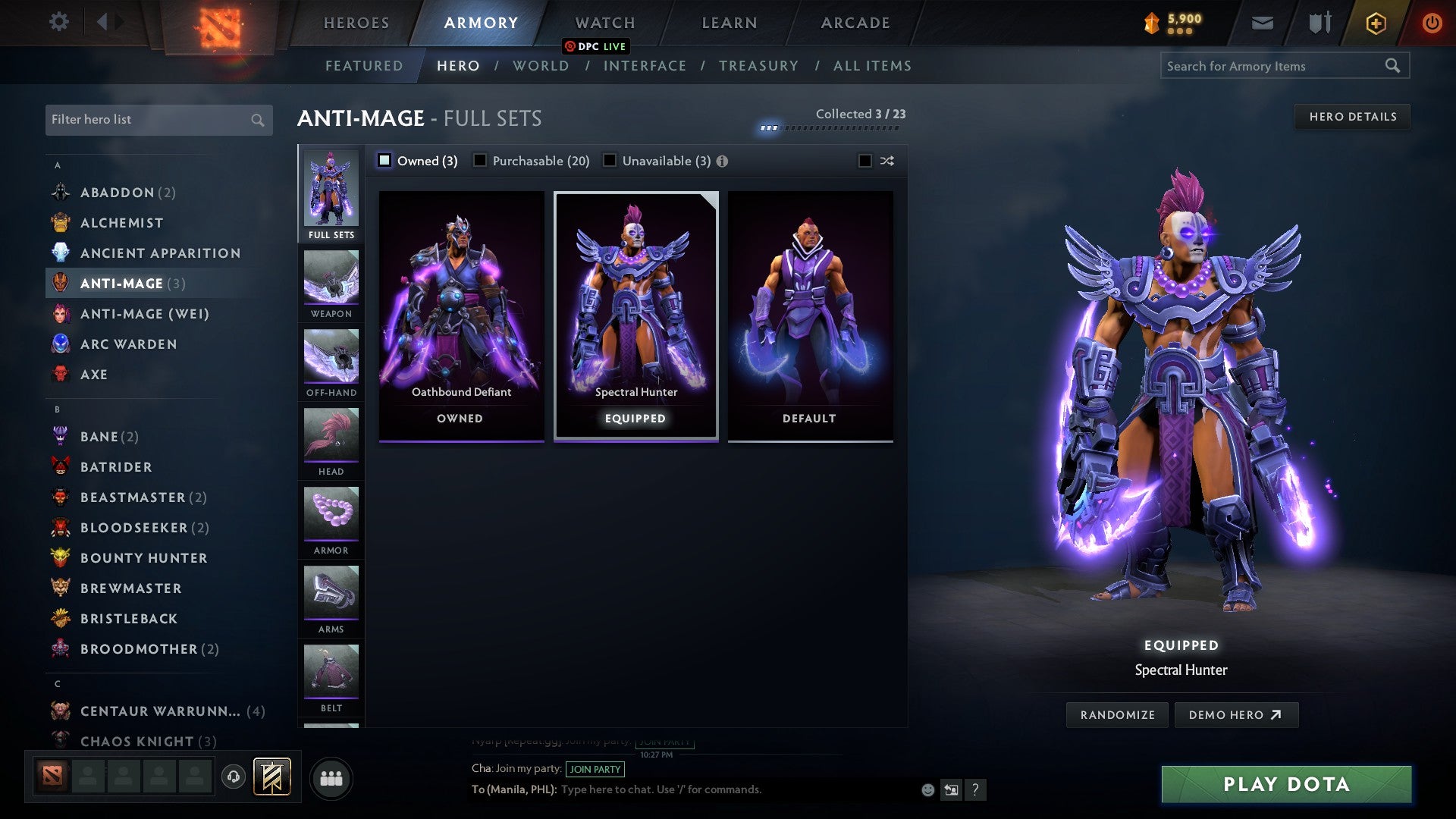Image resolution: width=1456 pixels, height=819 pixels.
Task: Switch to the Treasury tab
Action: click(x=759, y=66)
